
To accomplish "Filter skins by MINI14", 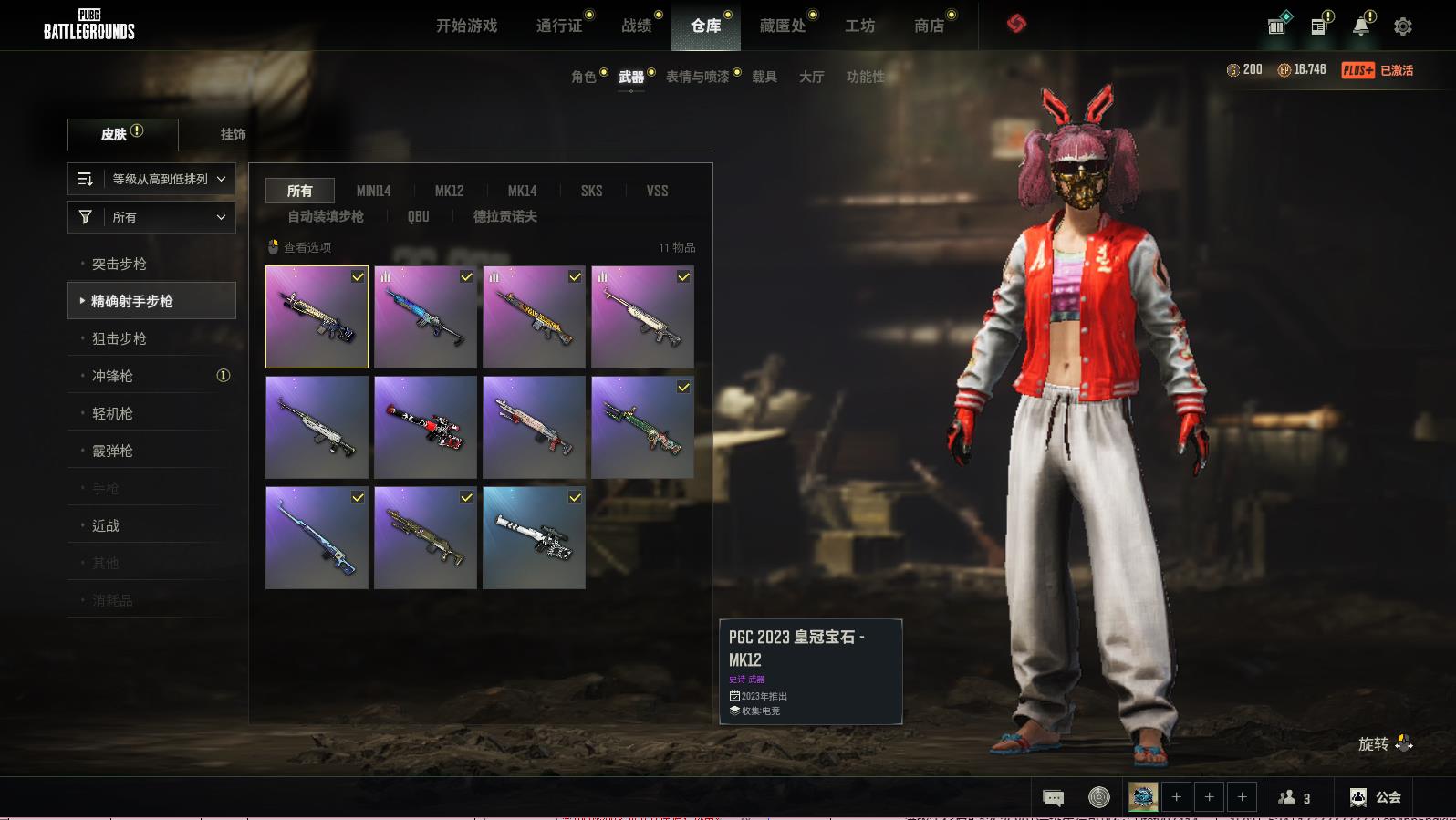I will [373, 191].
